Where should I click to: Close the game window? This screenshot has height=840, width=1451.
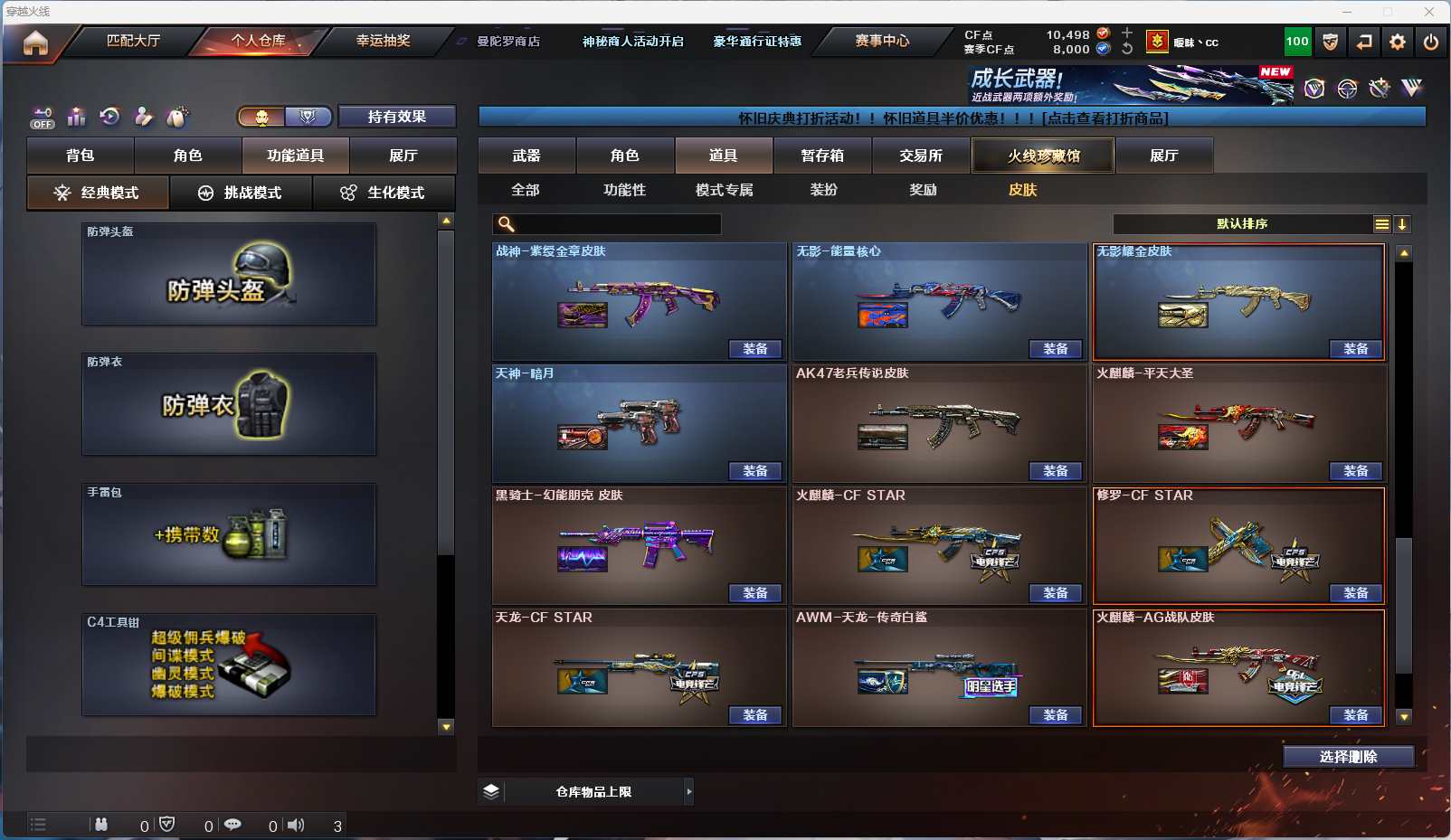click(x=1429, y=12)
